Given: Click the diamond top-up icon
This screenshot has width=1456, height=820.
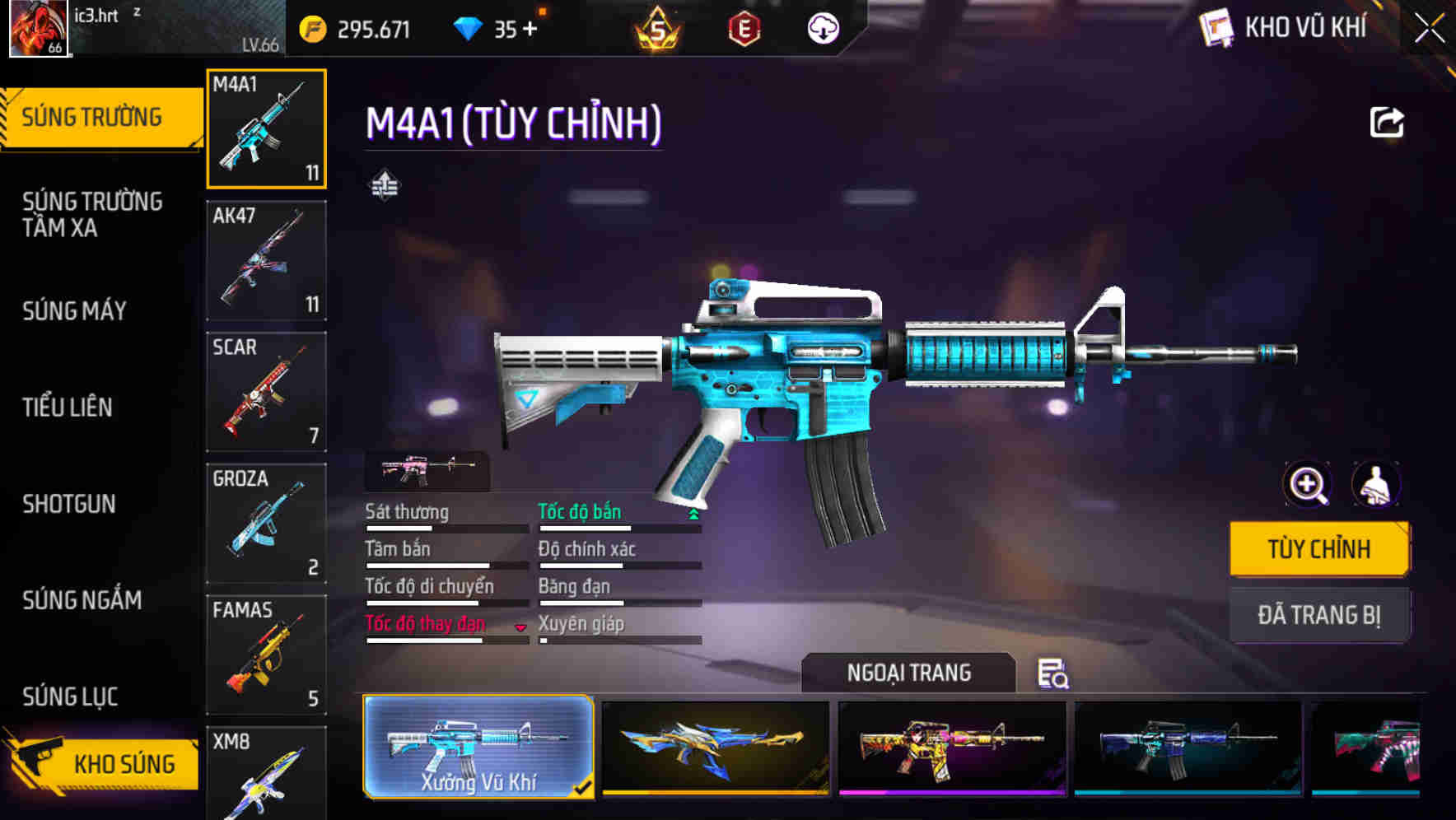Looking at the screenshot, I should pos(469,28).
